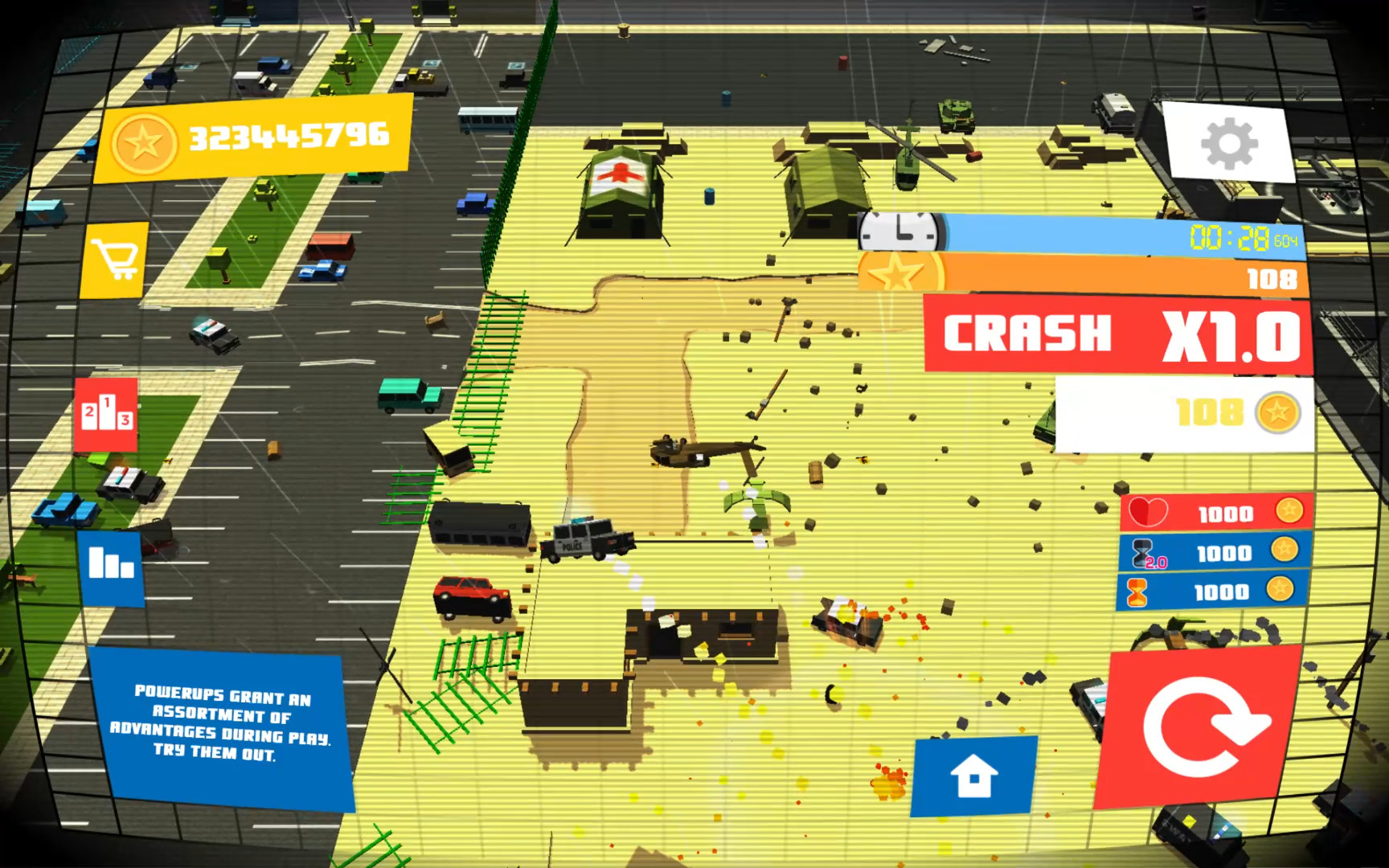Select the heart icon on the health powerup
This screenshot has width=1389, height=868.
tap(1147, 511)
